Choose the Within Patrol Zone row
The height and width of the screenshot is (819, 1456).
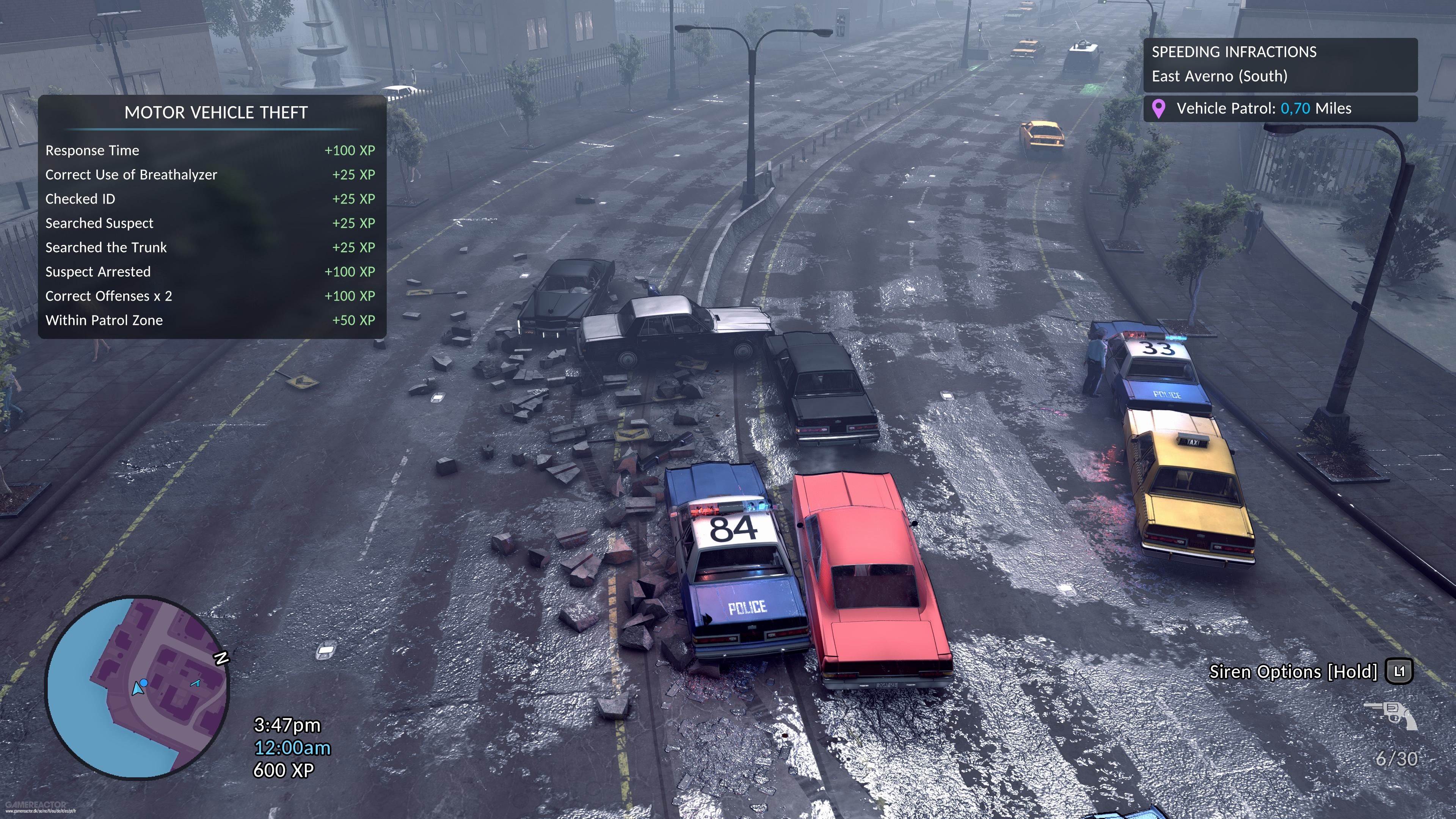pyautogui.click(x=210, y=320)
